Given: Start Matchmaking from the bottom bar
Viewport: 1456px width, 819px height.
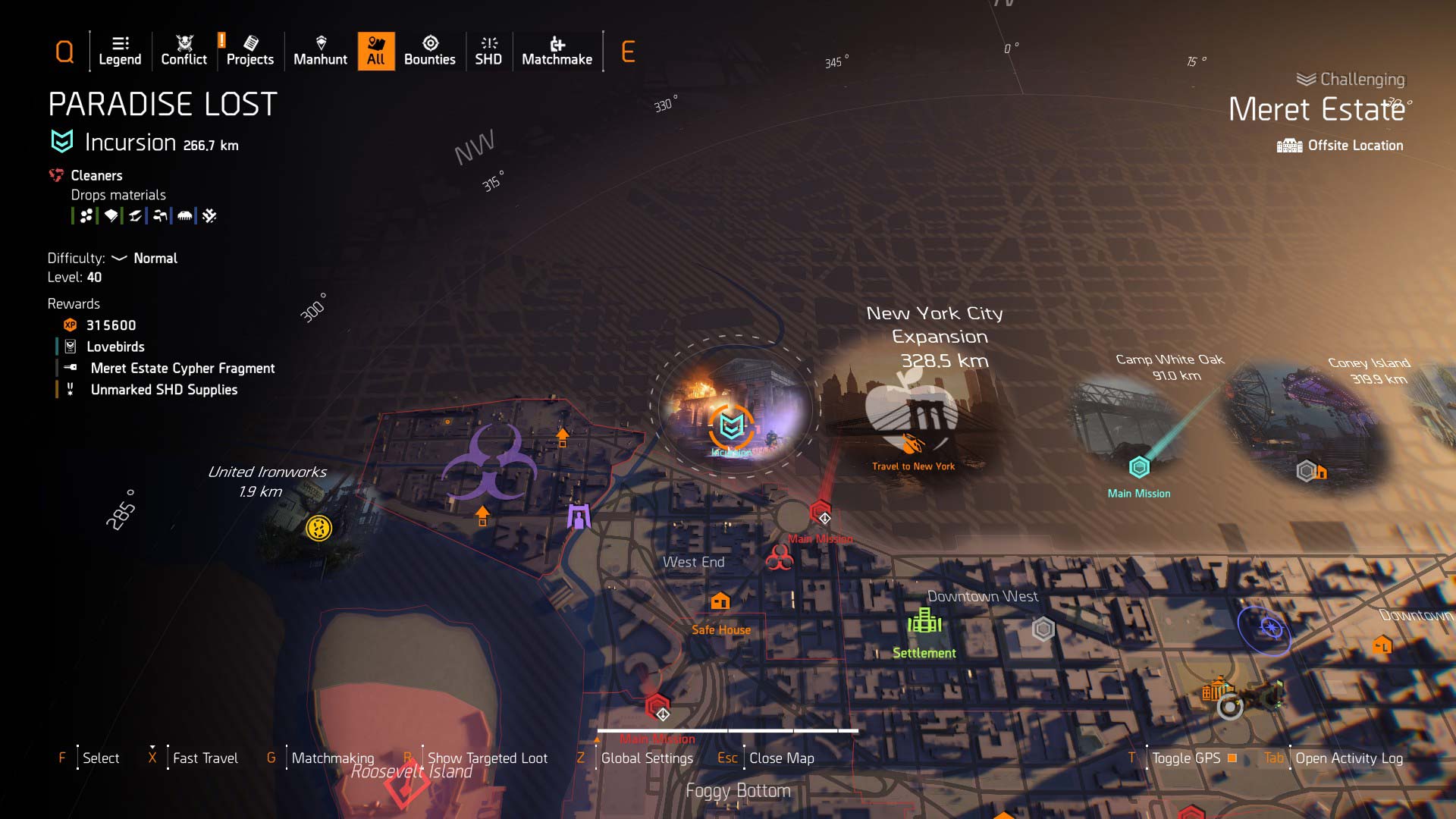Looking at the screenshot, I should pyautogui.click(x=333, y=758).
